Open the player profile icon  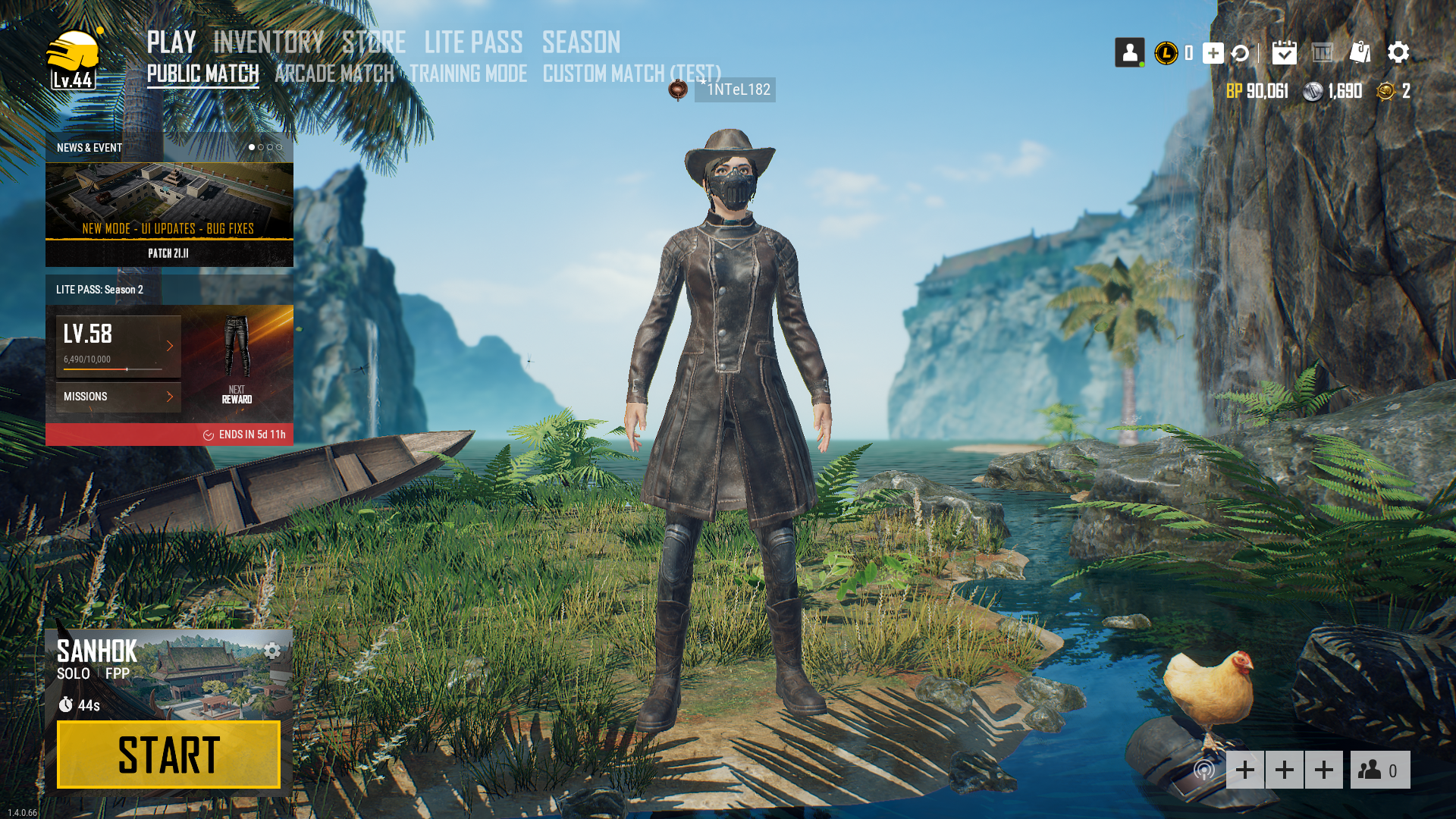pos(1129,52)
